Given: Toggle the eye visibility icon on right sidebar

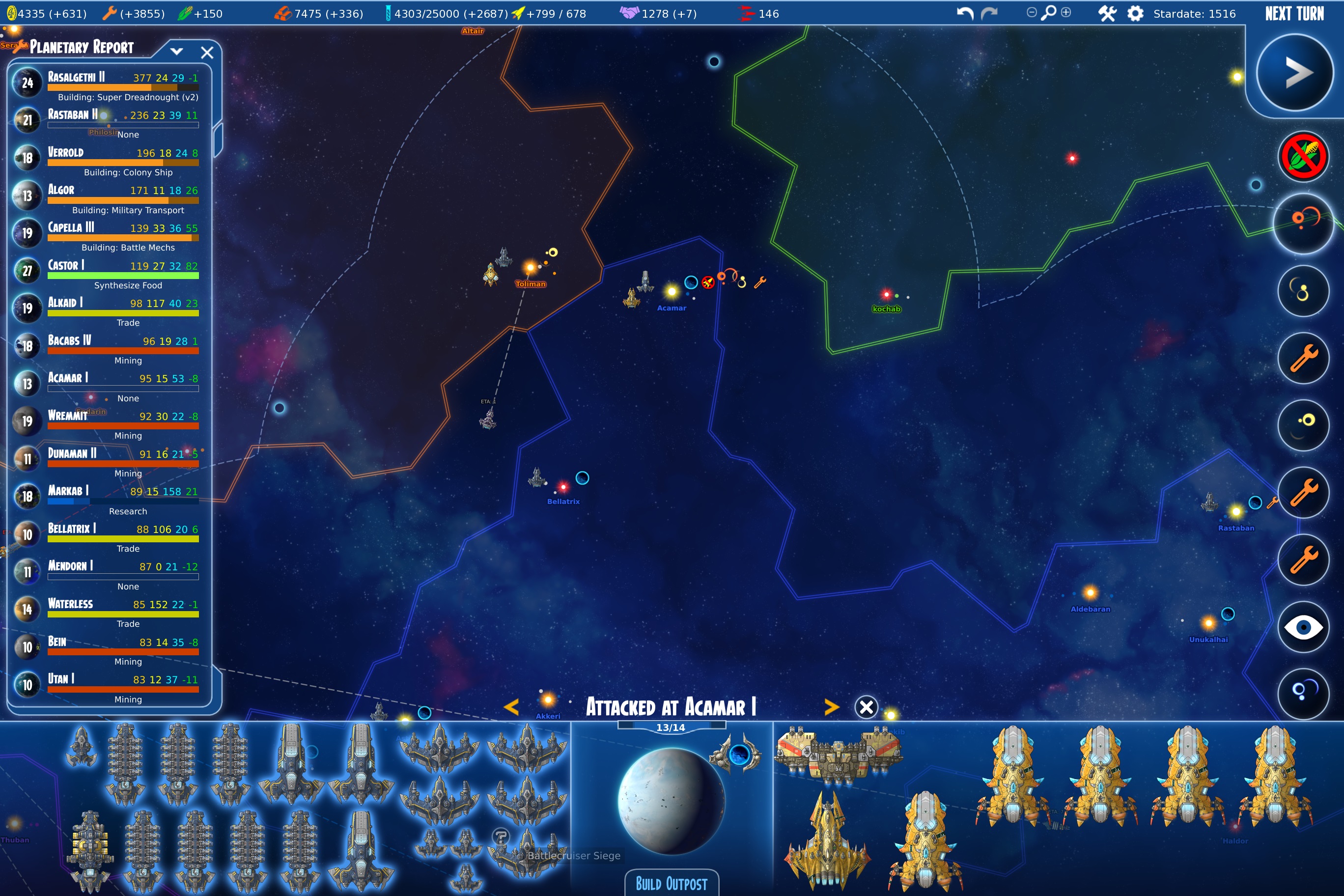Looking at the screenshot, I should point(1303,627).
